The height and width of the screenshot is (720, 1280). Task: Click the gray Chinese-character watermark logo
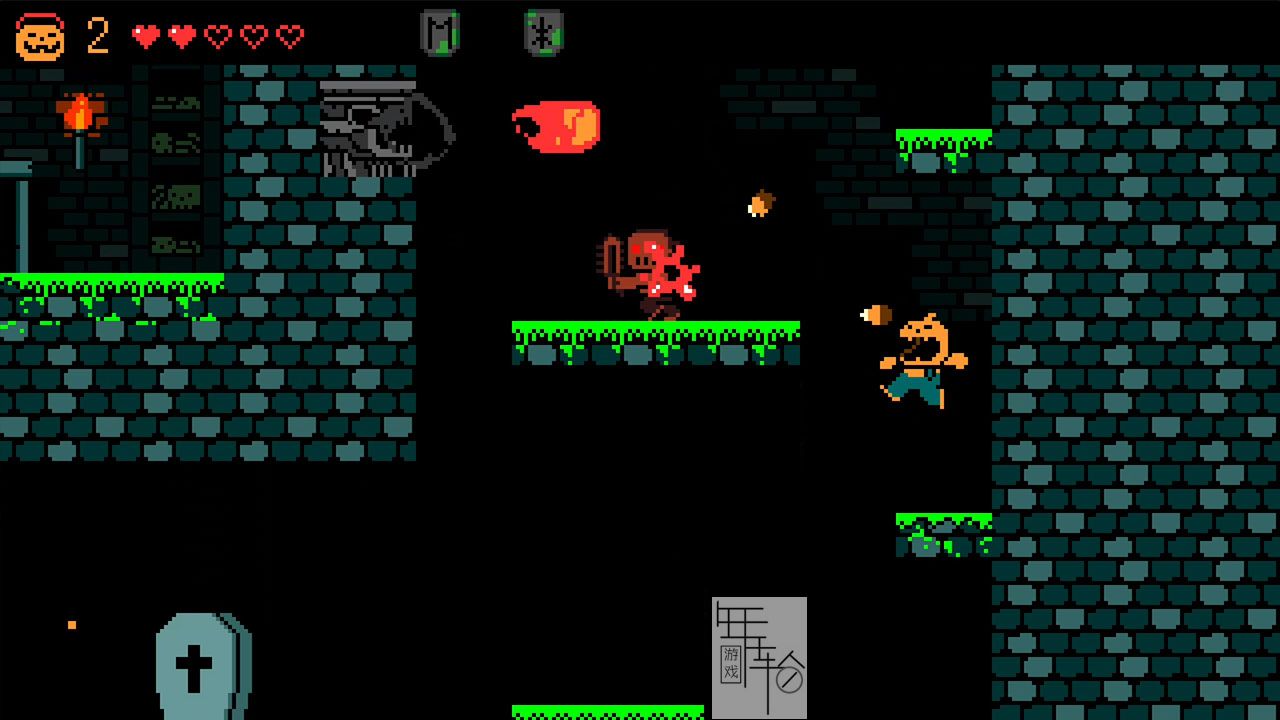click(x=759, y=656)
